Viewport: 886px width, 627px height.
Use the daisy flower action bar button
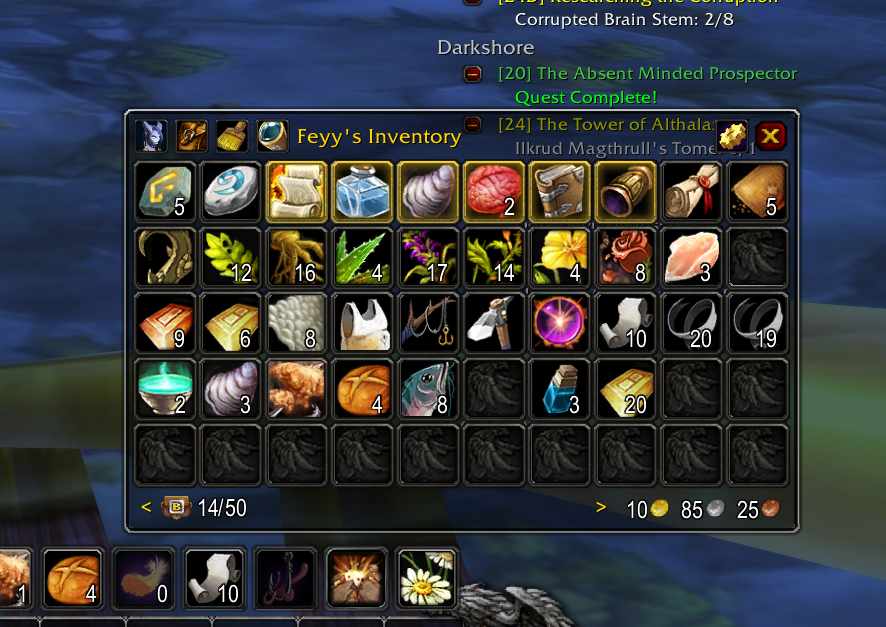pyautogui.click(x=427, y=578)
